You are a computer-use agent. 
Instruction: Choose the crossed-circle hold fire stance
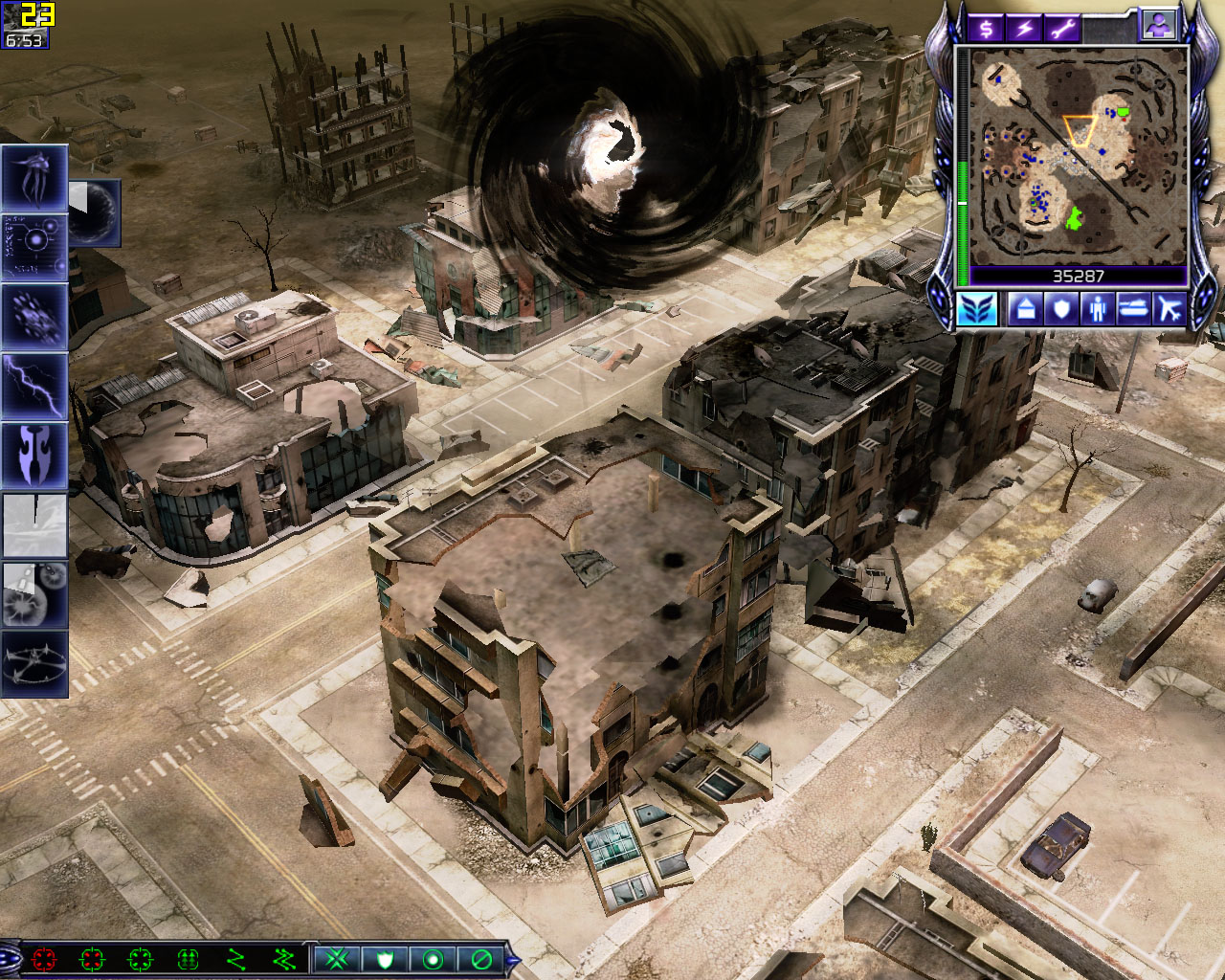pyautogui.click(x=481, y=958)
